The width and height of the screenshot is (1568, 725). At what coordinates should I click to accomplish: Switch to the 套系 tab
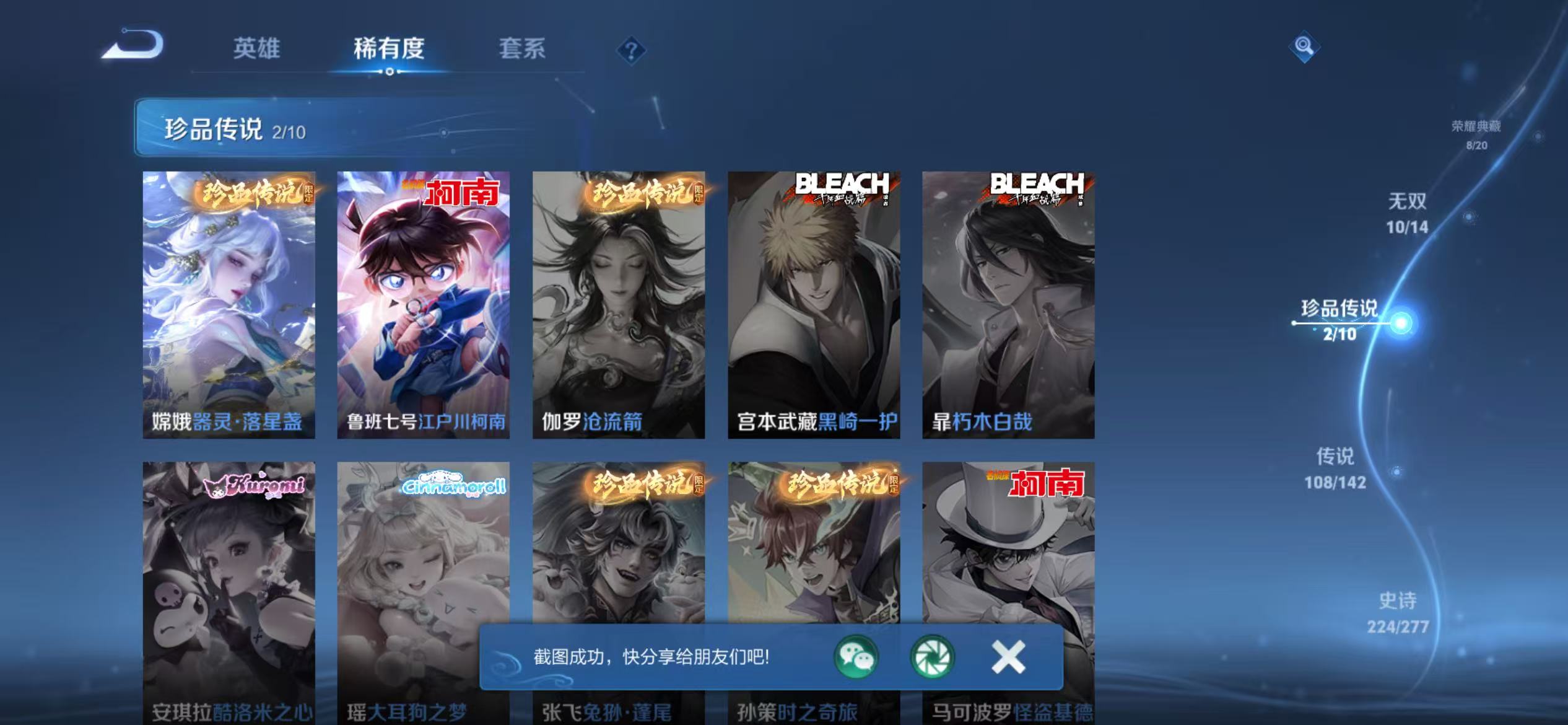pos(523,50)
